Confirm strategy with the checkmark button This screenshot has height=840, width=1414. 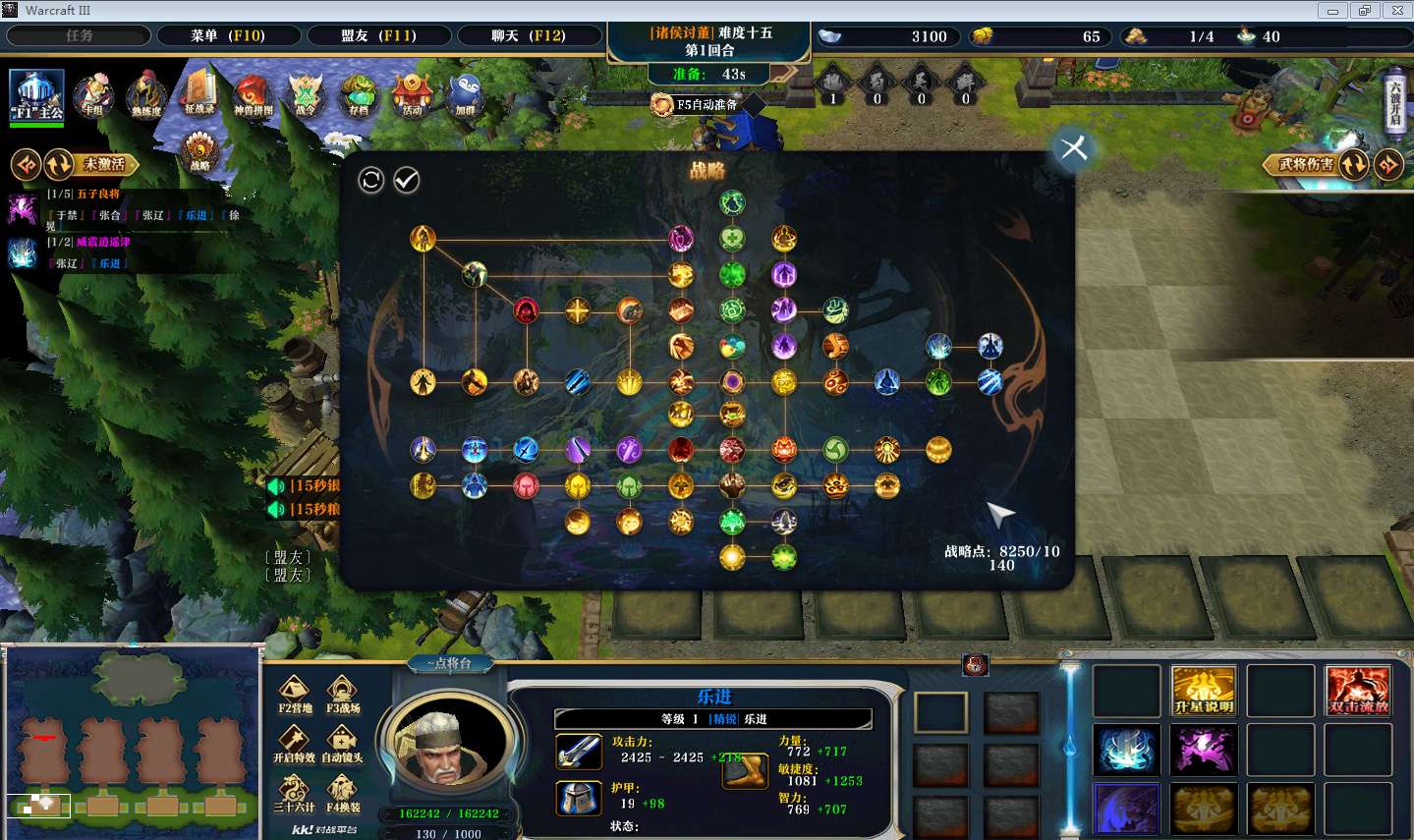click(406, 180)
